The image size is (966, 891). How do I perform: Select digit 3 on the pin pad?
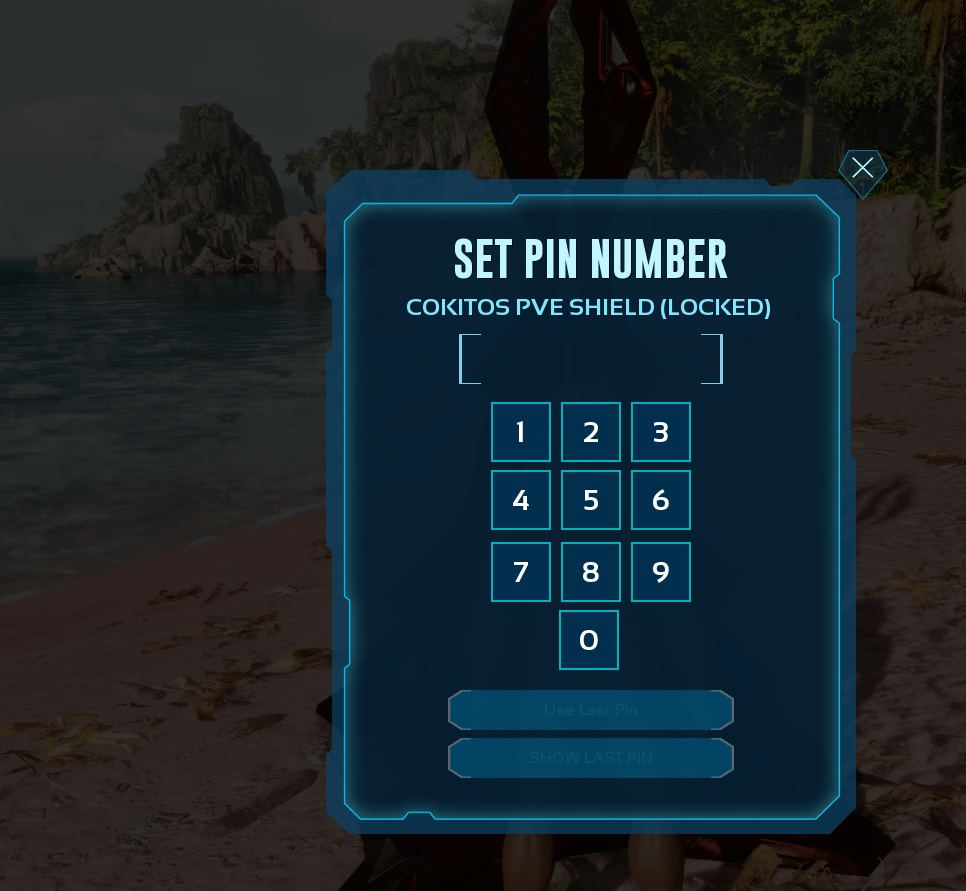pos(661,432)
